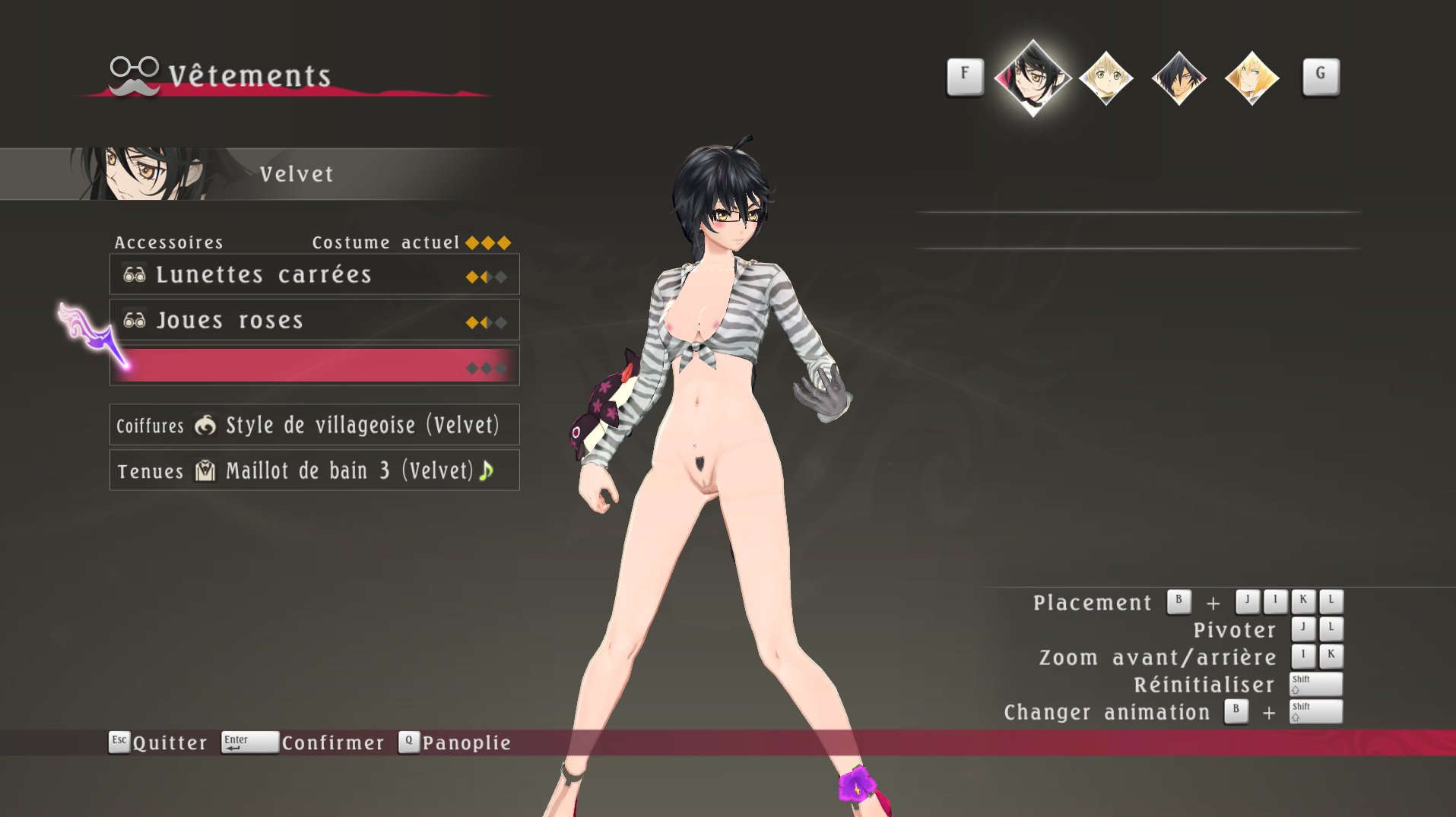Choose the Joues roses accessory row
Image resolution: width=1456 pixels, height=817 pixels.
point(314,320)
